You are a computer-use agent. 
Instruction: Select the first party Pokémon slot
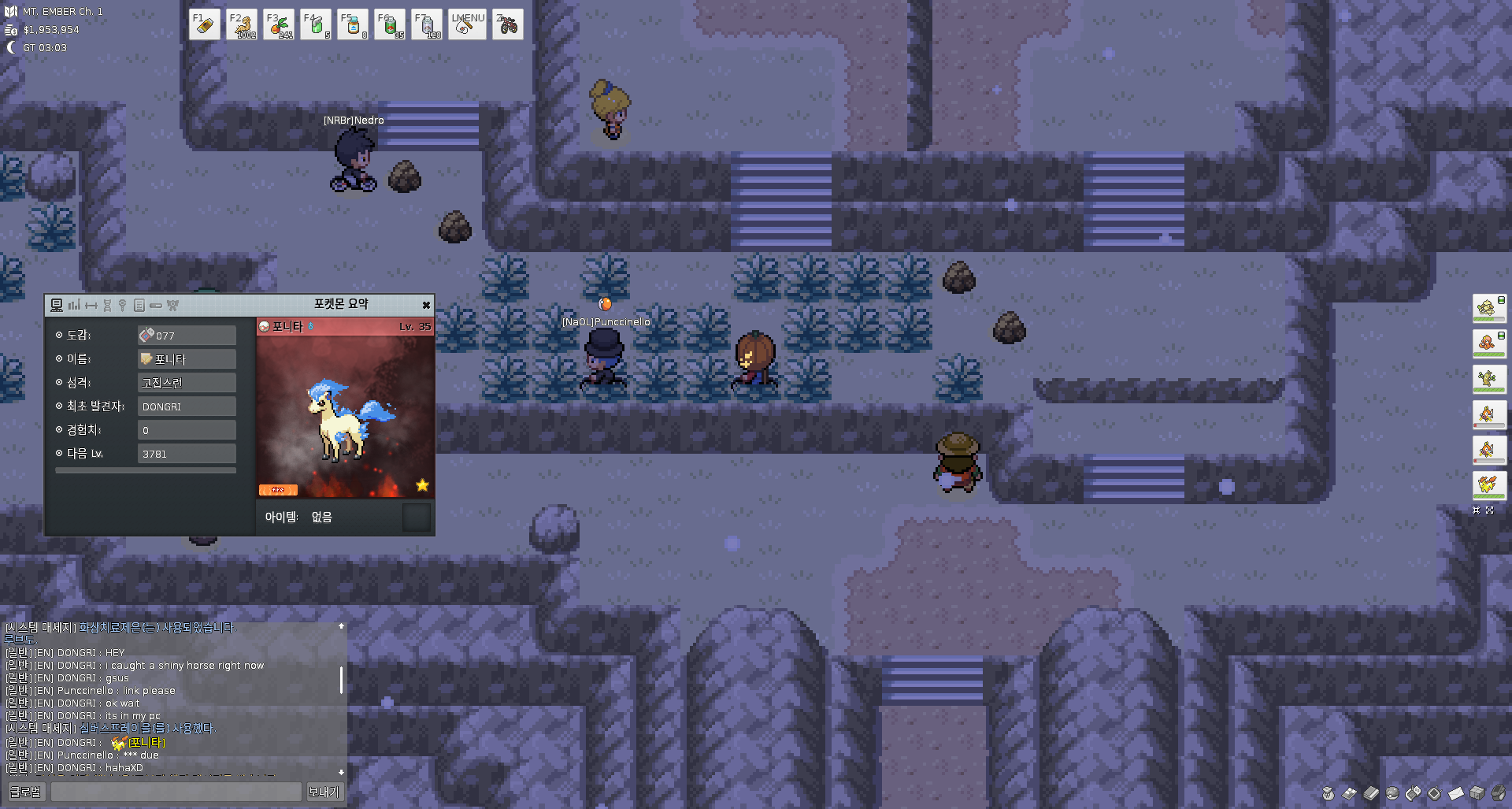click(1488, 308)
